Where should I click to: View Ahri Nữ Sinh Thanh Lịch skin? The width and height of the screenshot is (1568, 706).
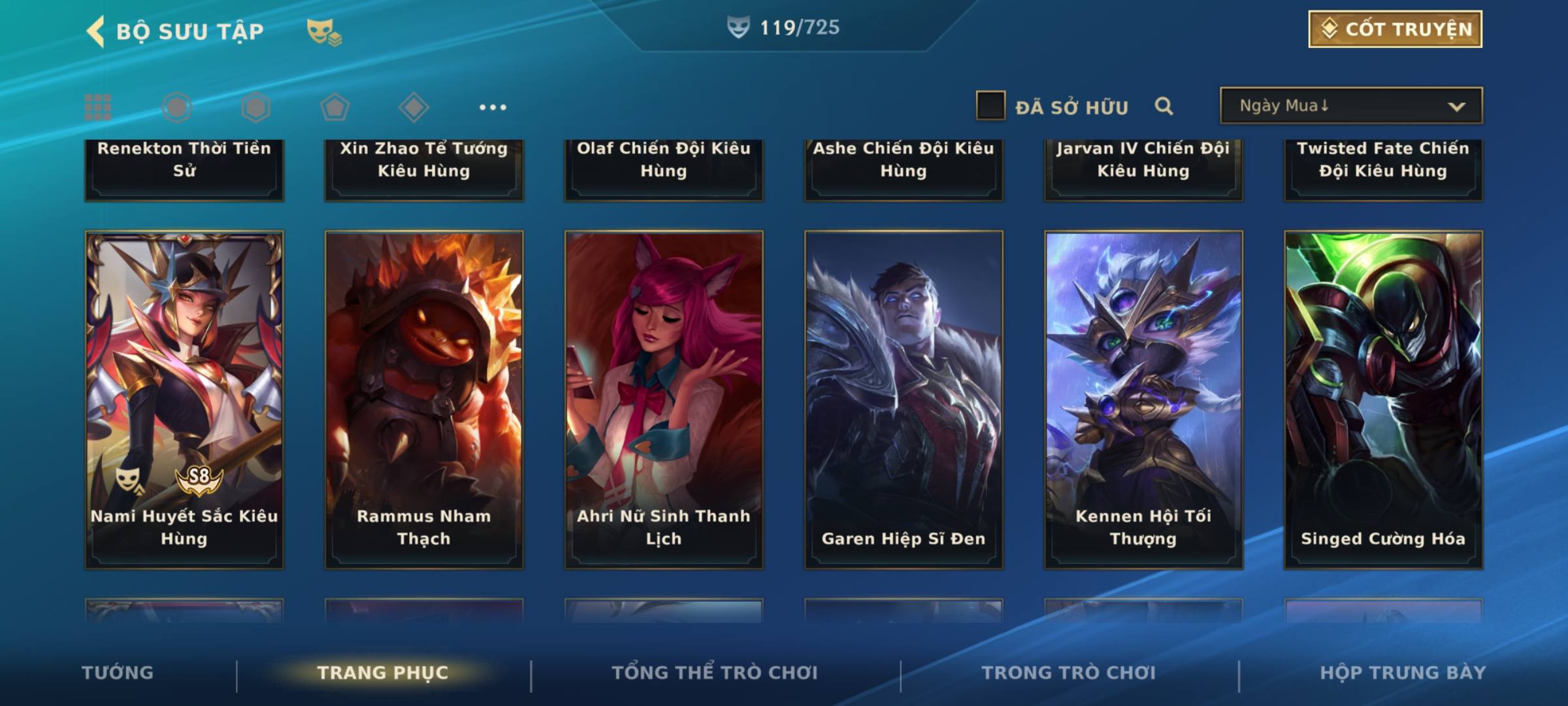[664, 399]
